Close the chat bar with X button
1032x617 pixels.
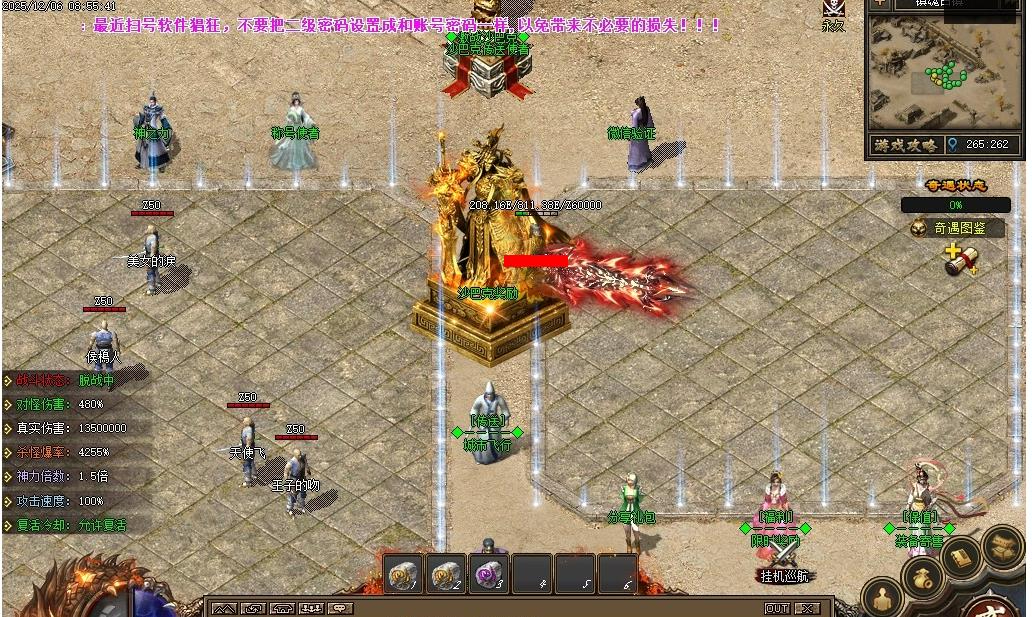tap(807, 608)
